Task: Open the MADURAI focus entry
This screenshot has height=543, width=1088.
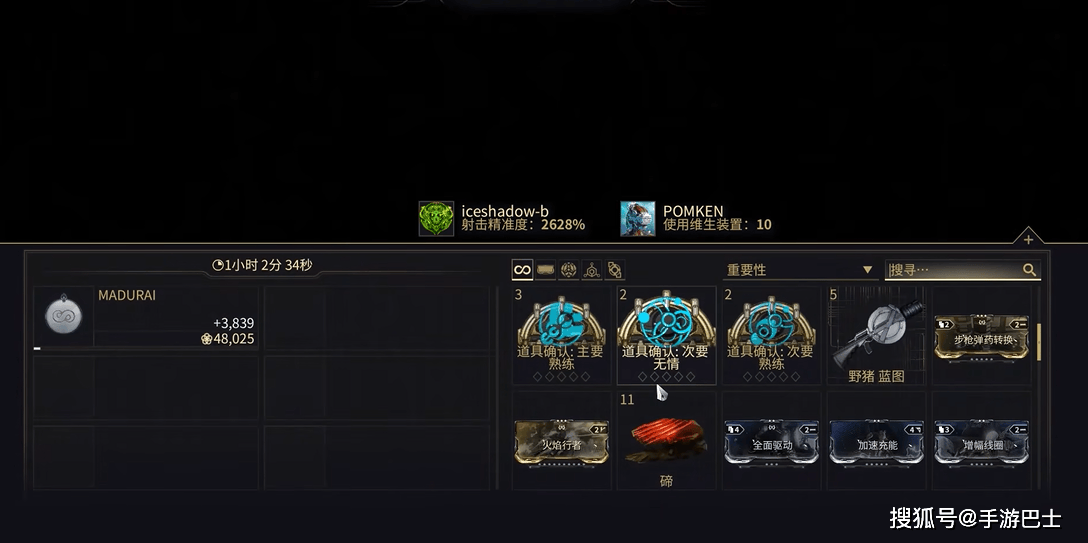Action: (x=146, y=318)
